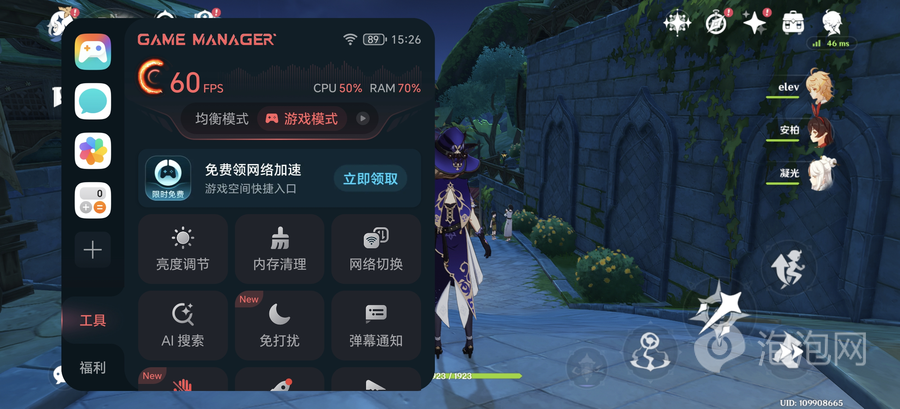Open the brightness adjustment (亮度调节) tool
900x409 pixels.
182,249
